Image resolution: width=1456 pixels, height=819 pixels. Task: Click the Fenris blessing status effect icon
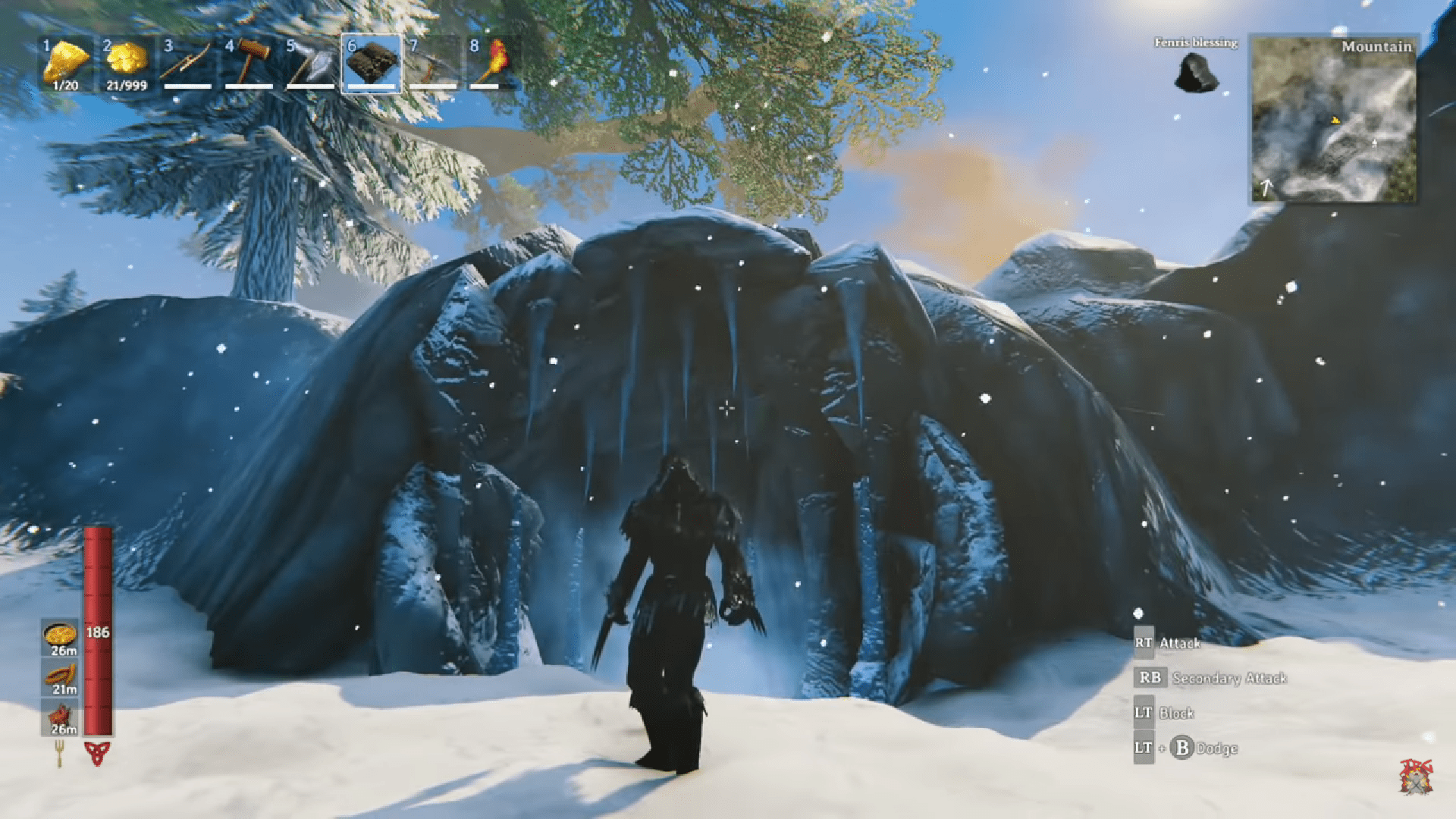click(x=1196, y=74)
